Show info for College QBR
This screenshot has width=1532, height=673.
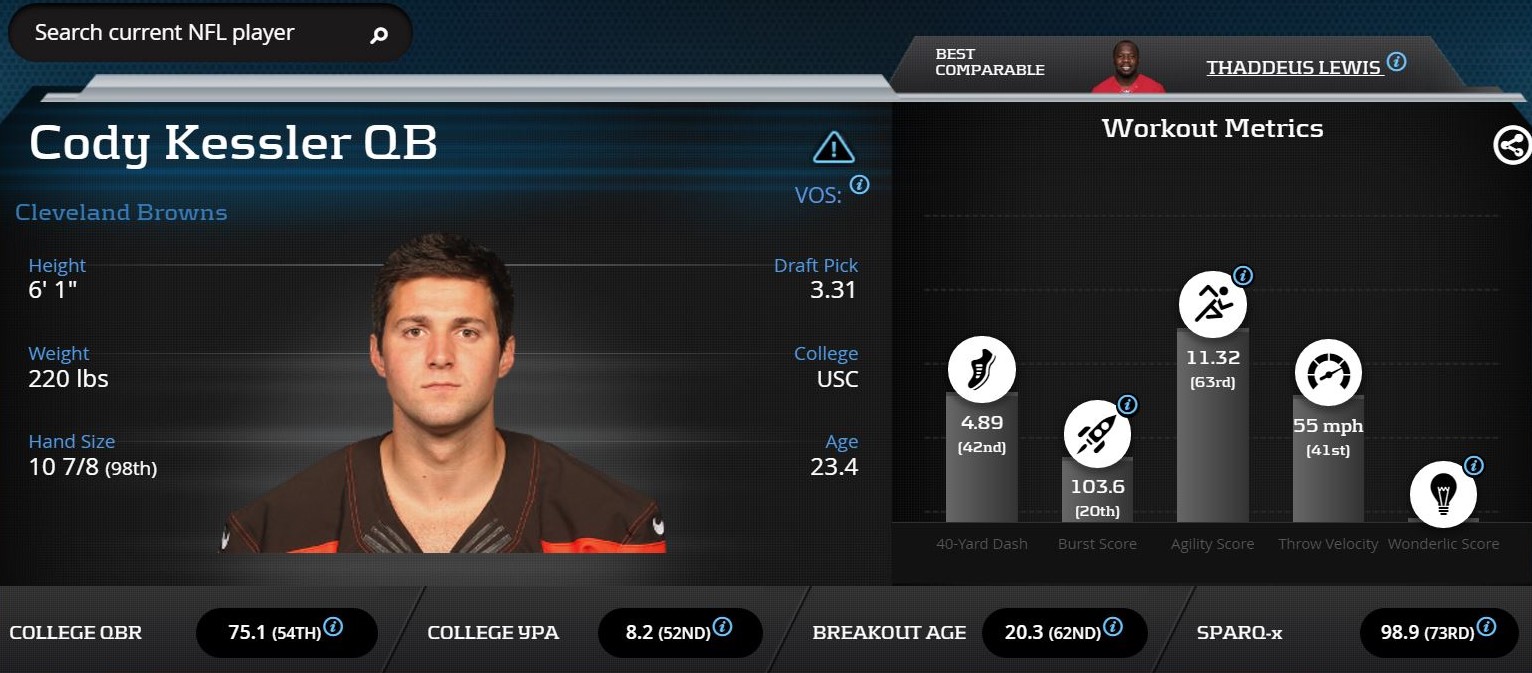pyautogui.click(x=334, y=627)
